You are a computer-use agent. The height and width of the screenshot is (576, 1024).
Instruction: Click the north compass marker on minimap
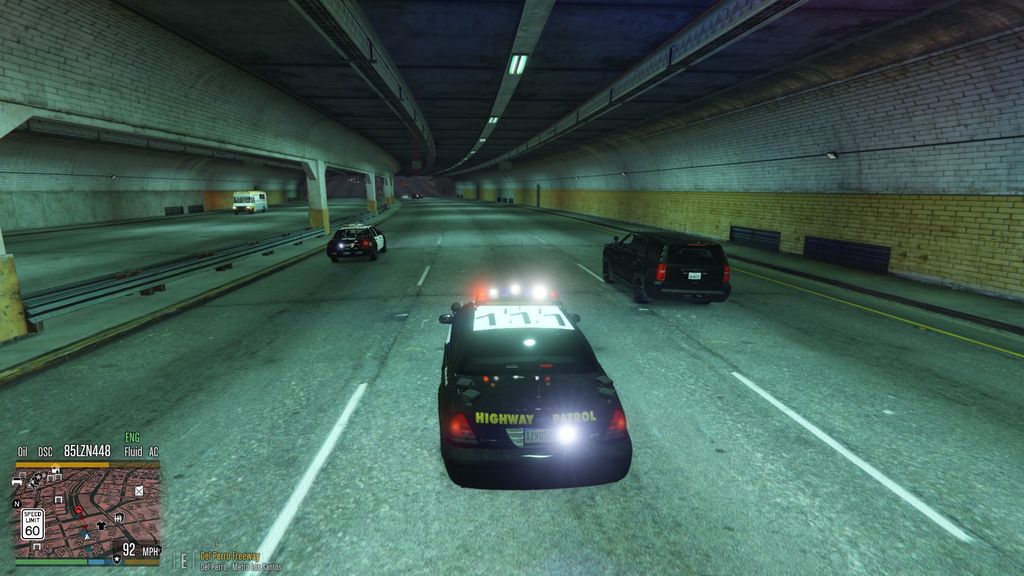click(x=16, y=503)
